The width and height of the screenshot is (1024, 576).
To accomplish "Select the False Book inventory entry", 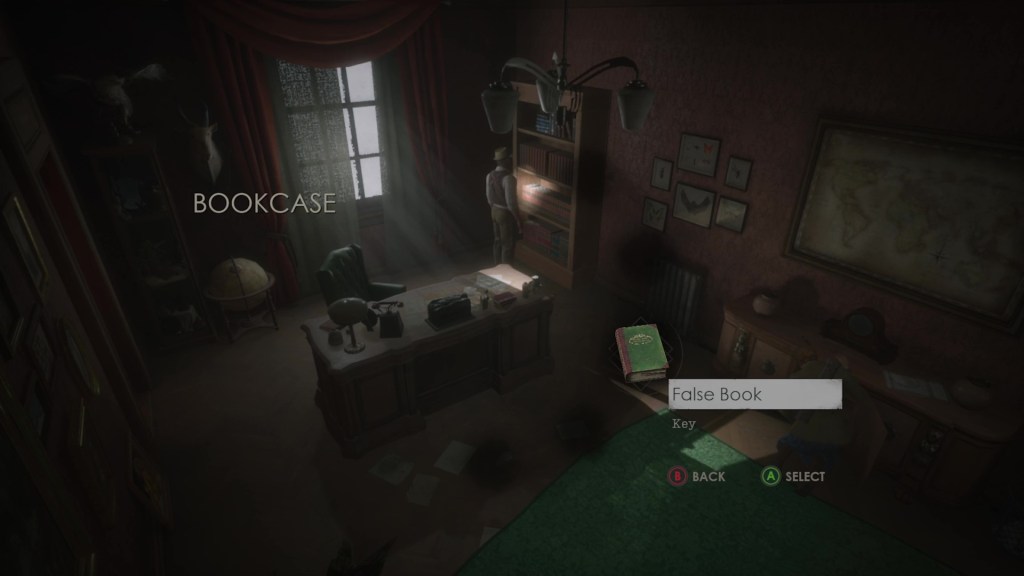I will point(754,395).
